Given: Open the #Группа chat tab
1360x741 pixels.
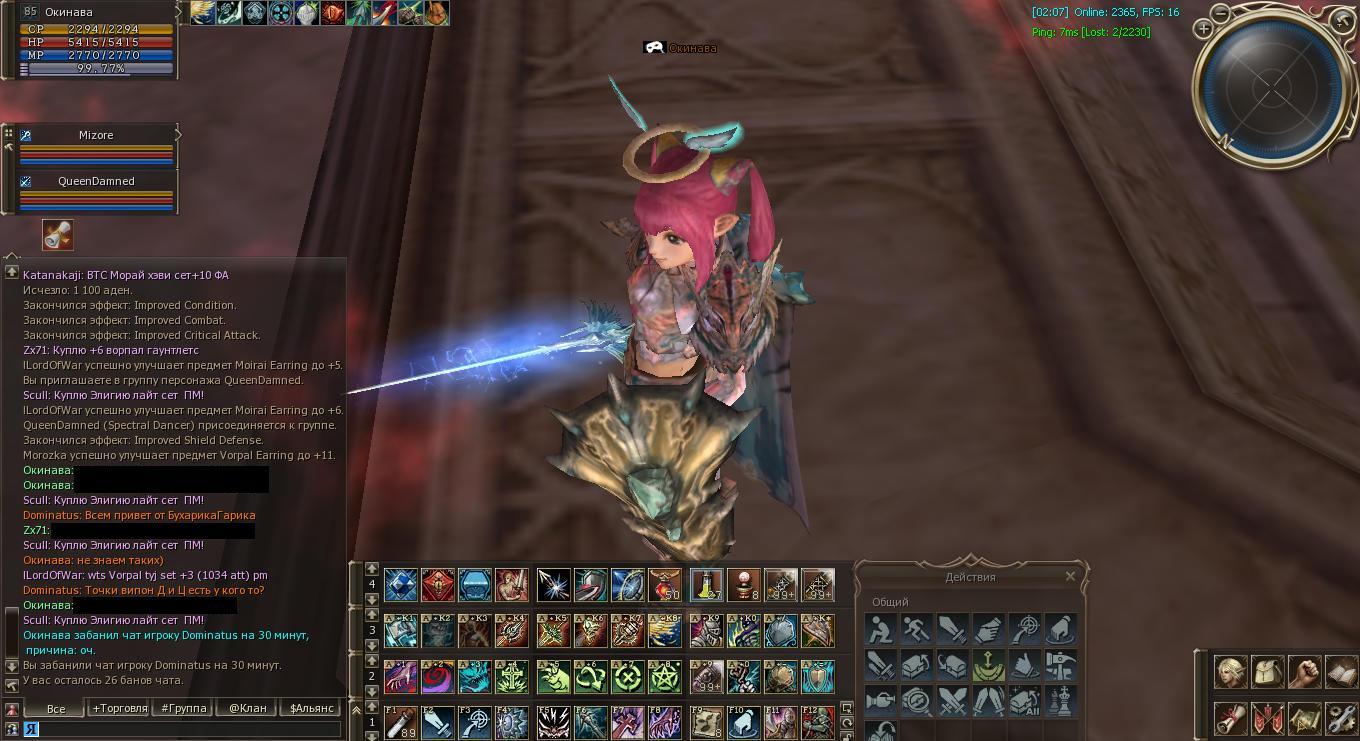Looking at the screenshot, I should [183, 708].
